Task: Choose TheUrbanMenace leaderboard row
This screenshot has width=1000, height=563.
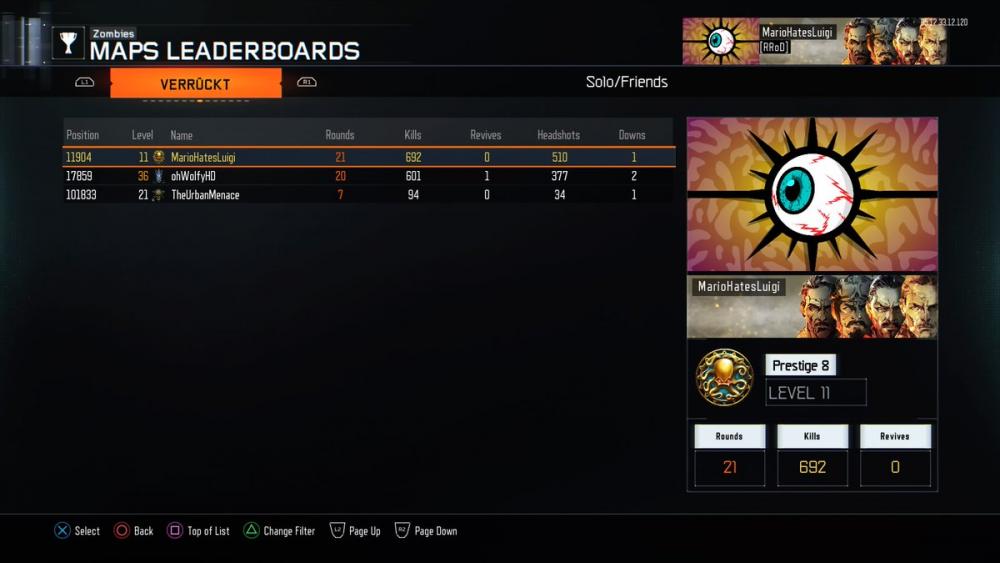Action: pos(368,195)
